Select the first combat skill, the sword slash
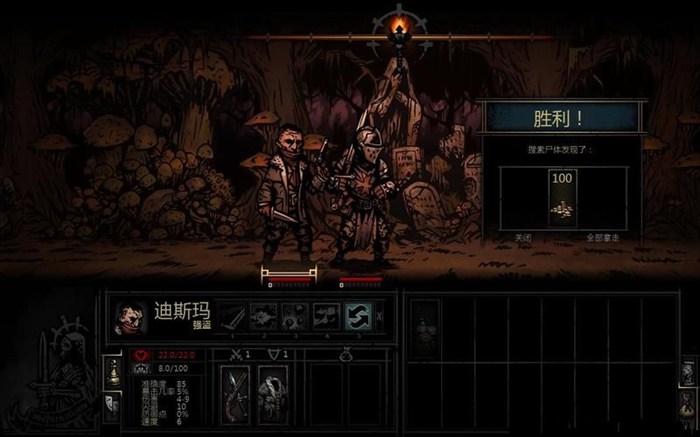The height and width of the screenshot is (437, 700). pos(232,318)
